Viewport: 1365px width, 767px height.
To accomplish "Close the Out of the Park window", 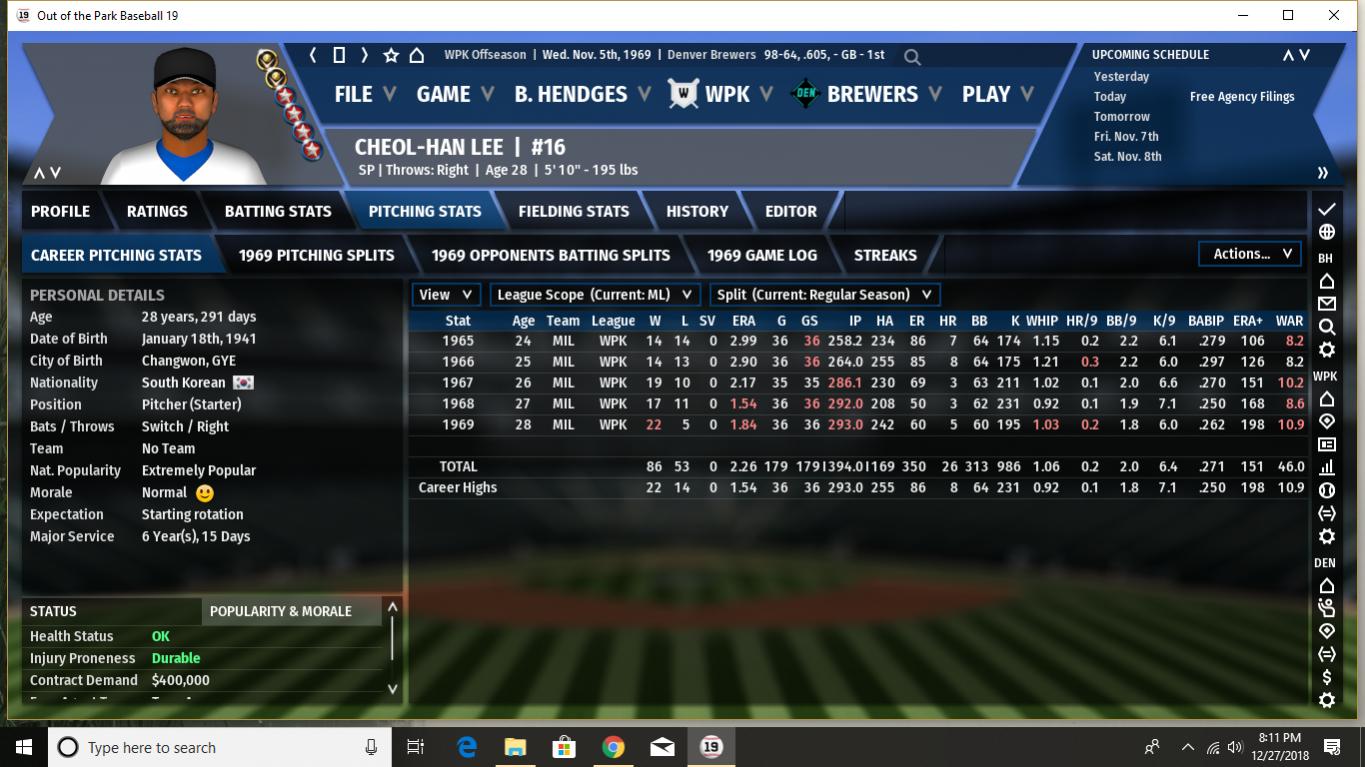I will 1334,15.
